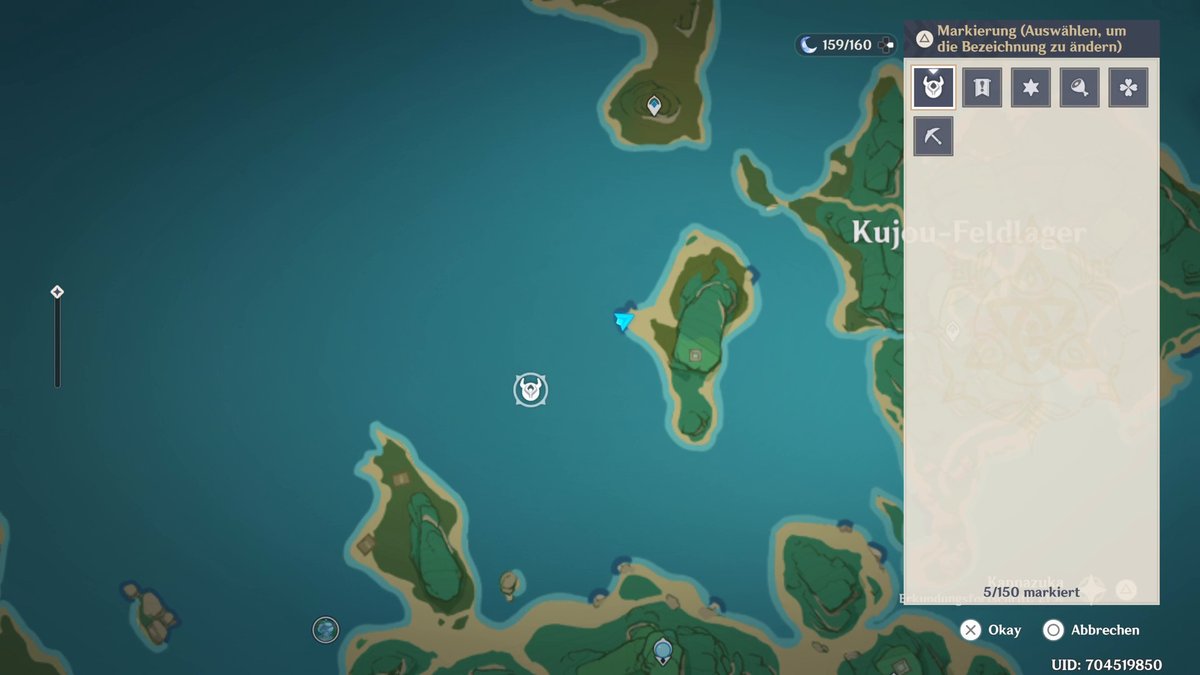Open the placed monster marker in the sea
The image size is (1200, 675).
coord(531,389)
